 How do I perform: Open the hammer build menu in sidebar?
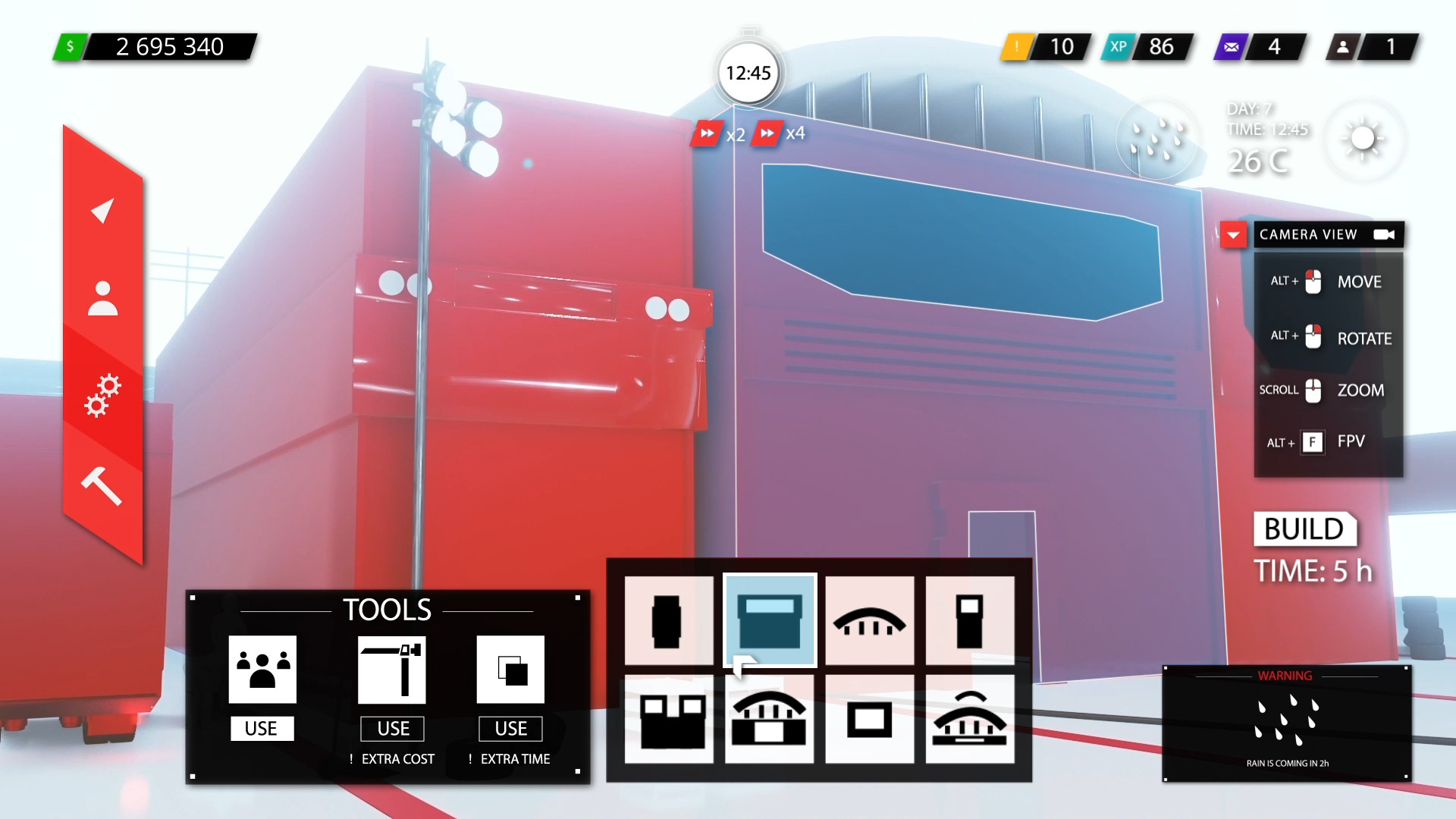(101, 485)
